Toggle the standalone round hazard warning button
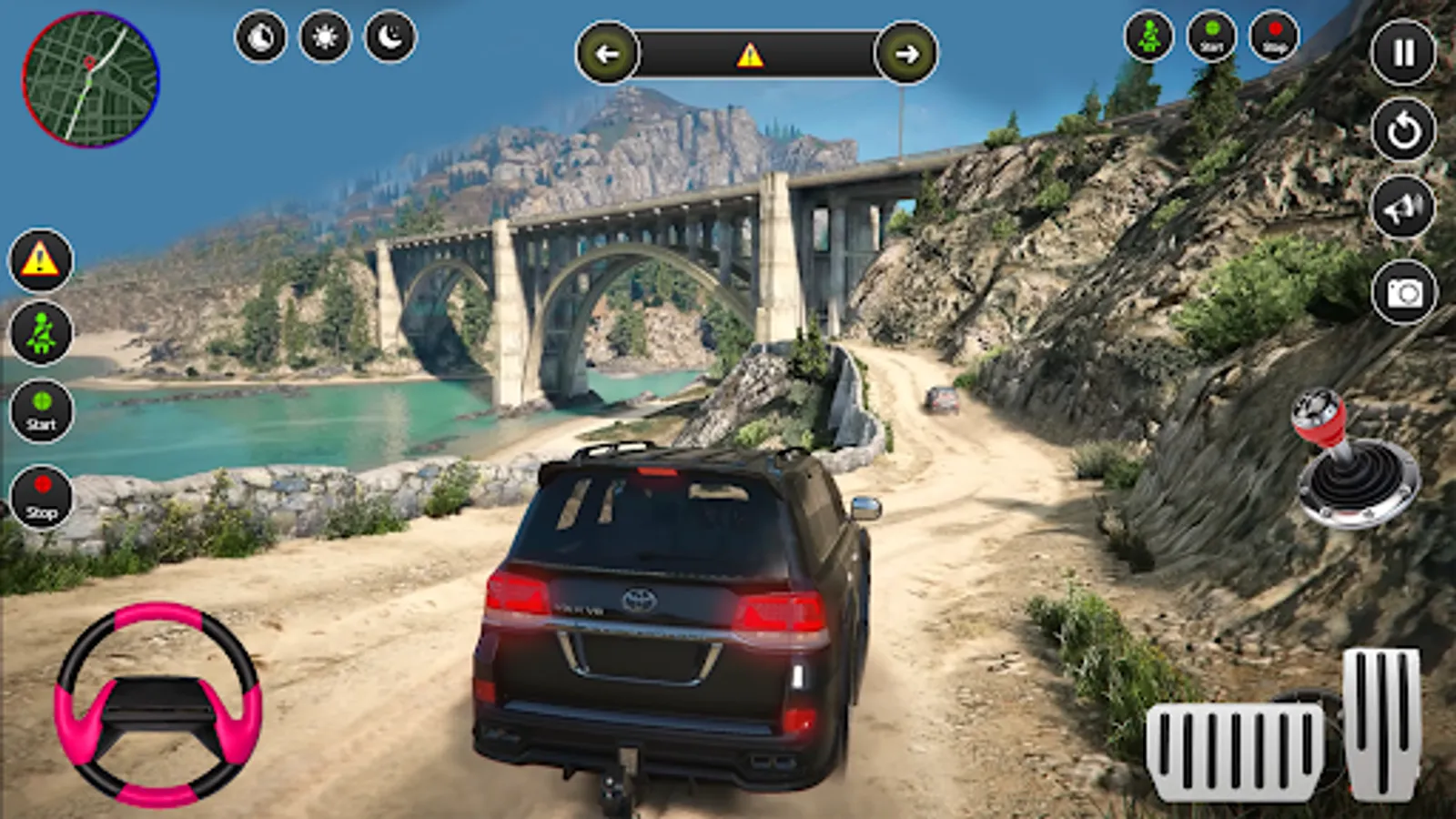Viewport: 1456px width, 819px height. tap(40, 260)
